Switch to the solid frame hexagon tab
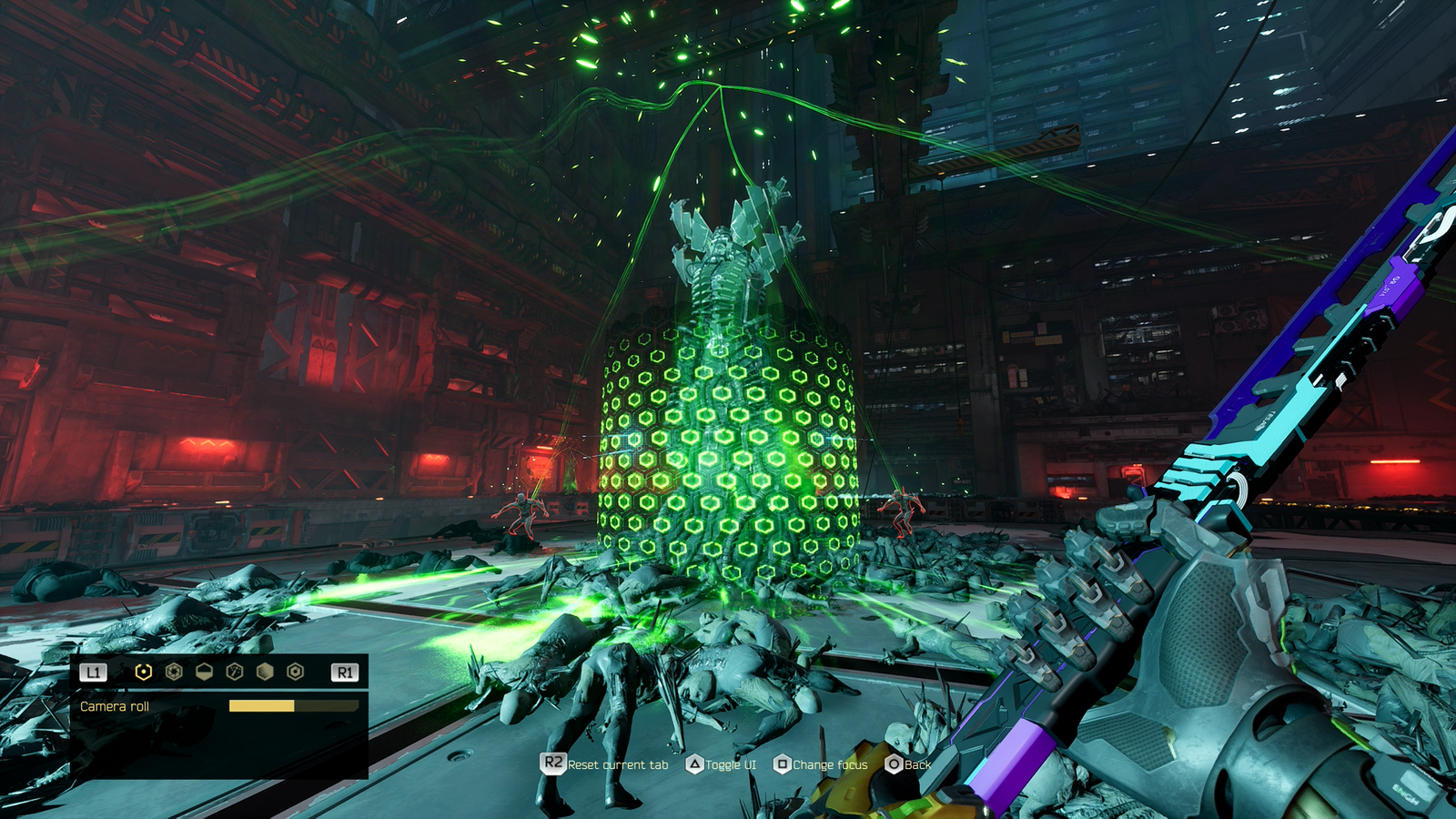This screenshot has height=819, width=1456. [x=204, y=672]
